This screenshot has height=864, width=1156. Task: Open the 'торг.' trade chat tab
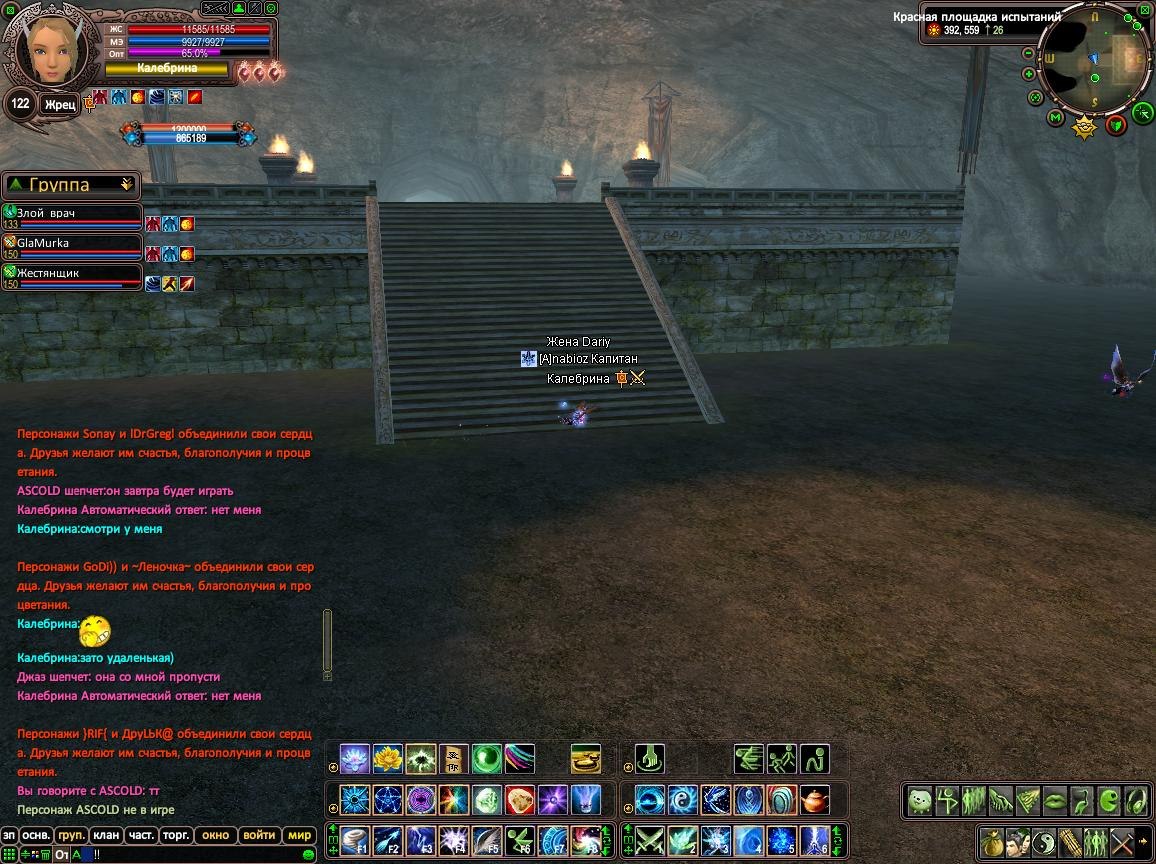coord(177,835)
